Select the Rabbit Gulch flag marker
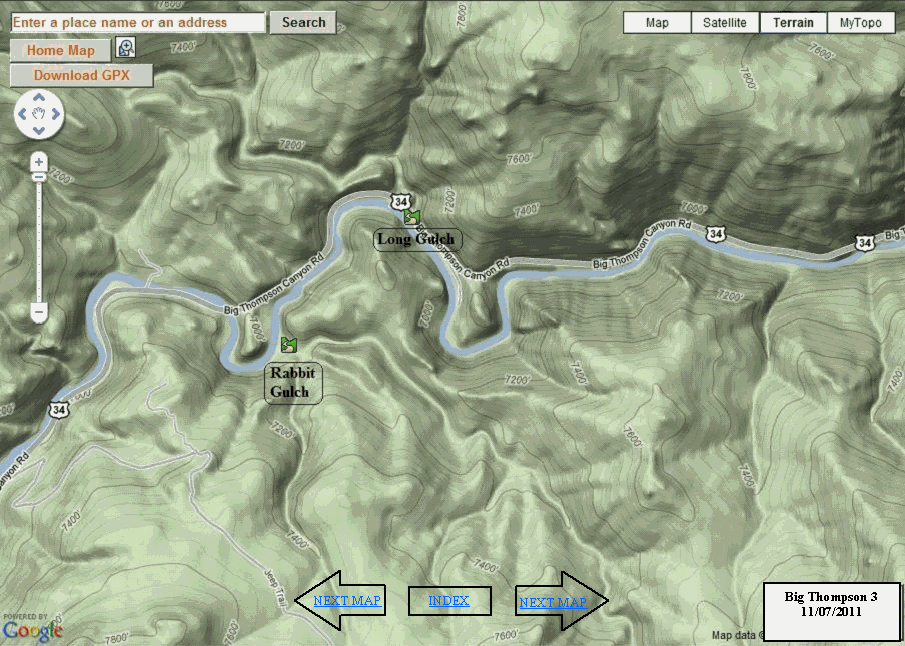The image size is (905, 646). click(x=289, y=345)
